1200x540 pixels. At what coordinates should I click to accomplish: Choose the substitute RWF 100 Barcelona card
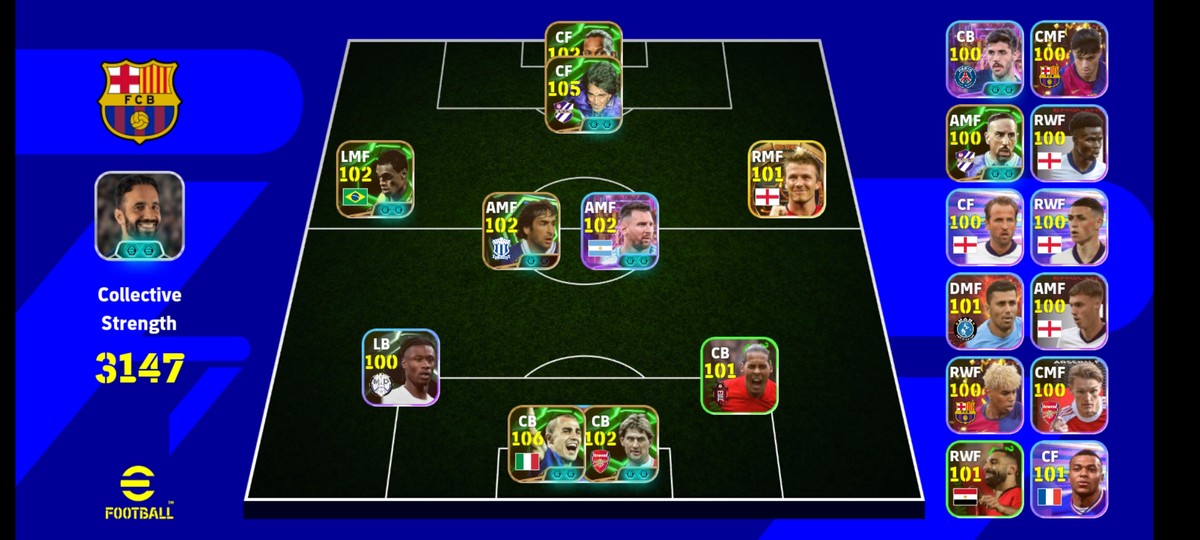[985, 395]
